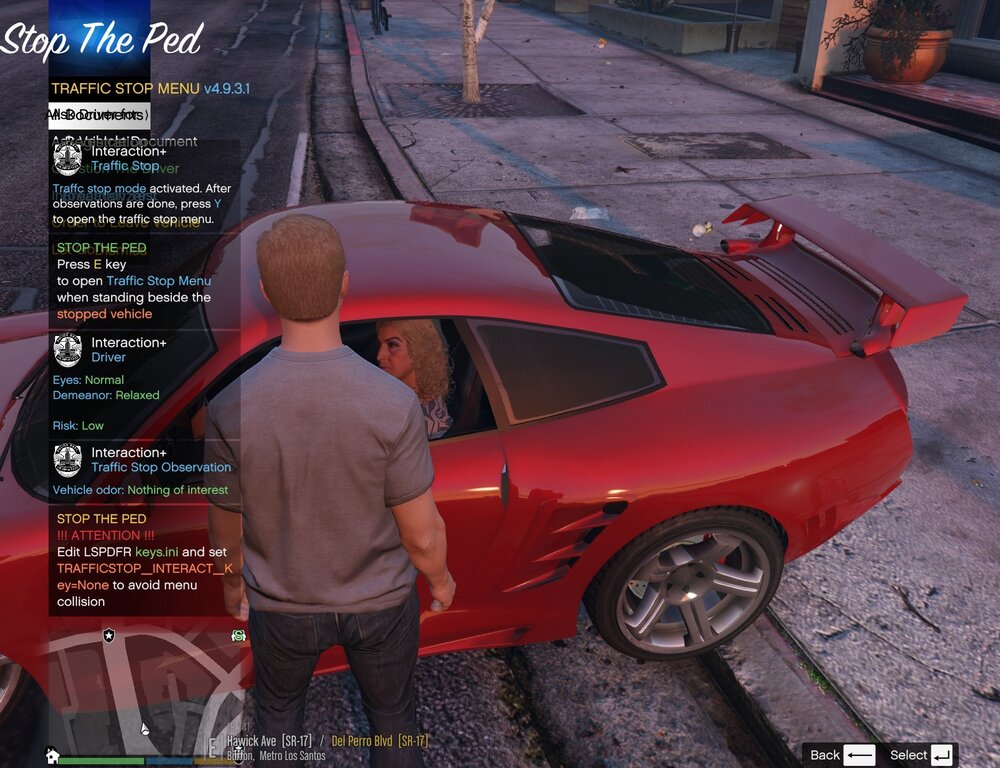Select the highlighted first traffic stop menu entry
This screenshot has height=768, width=1000.
point(99,115)
